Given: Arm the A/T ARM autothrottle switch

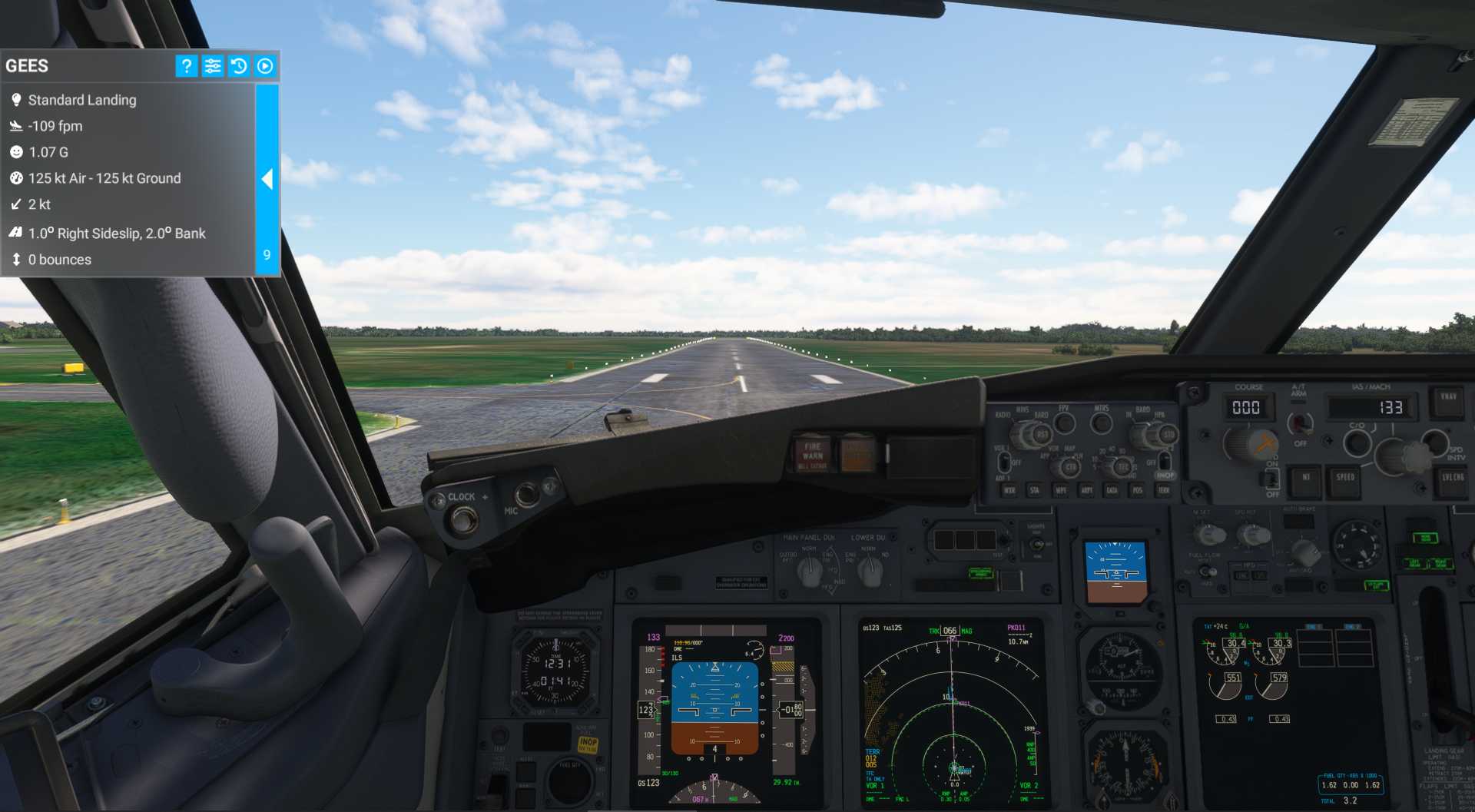Looking at the screenshot, I should pos(1300,425).
